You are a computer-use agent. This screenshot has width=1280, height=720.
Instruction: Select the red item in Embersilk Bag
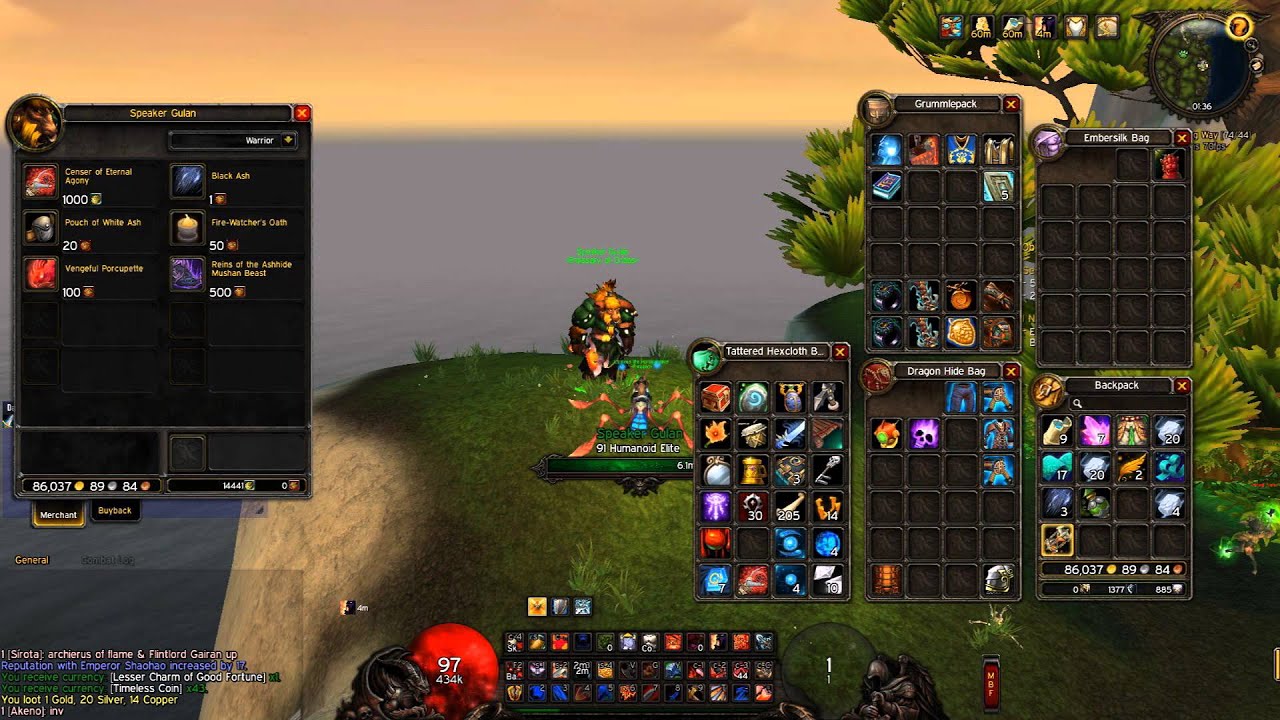point(1169,165)
